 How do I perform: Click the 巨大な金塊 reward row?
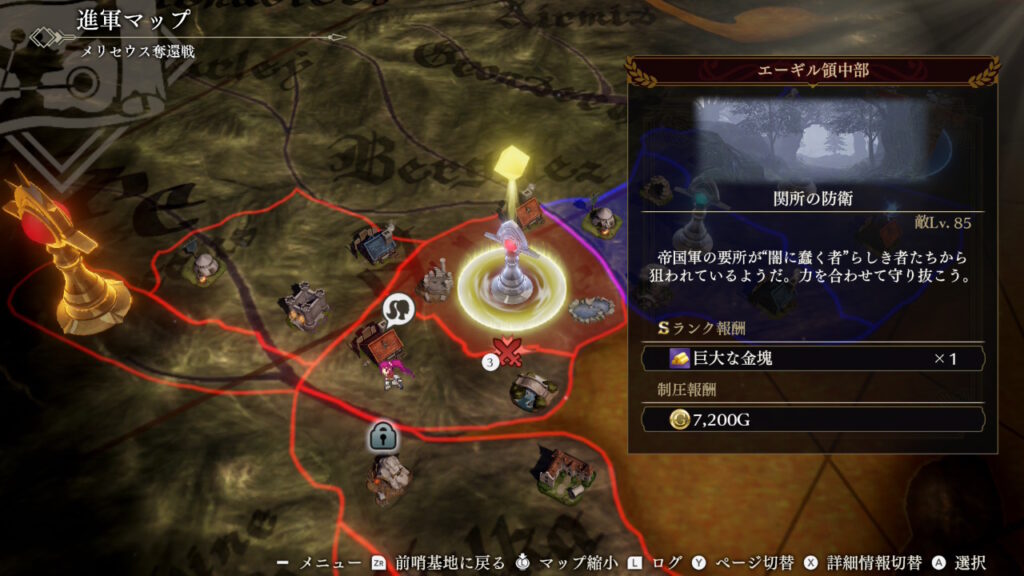pyautogui.click(x=812, y=358)
